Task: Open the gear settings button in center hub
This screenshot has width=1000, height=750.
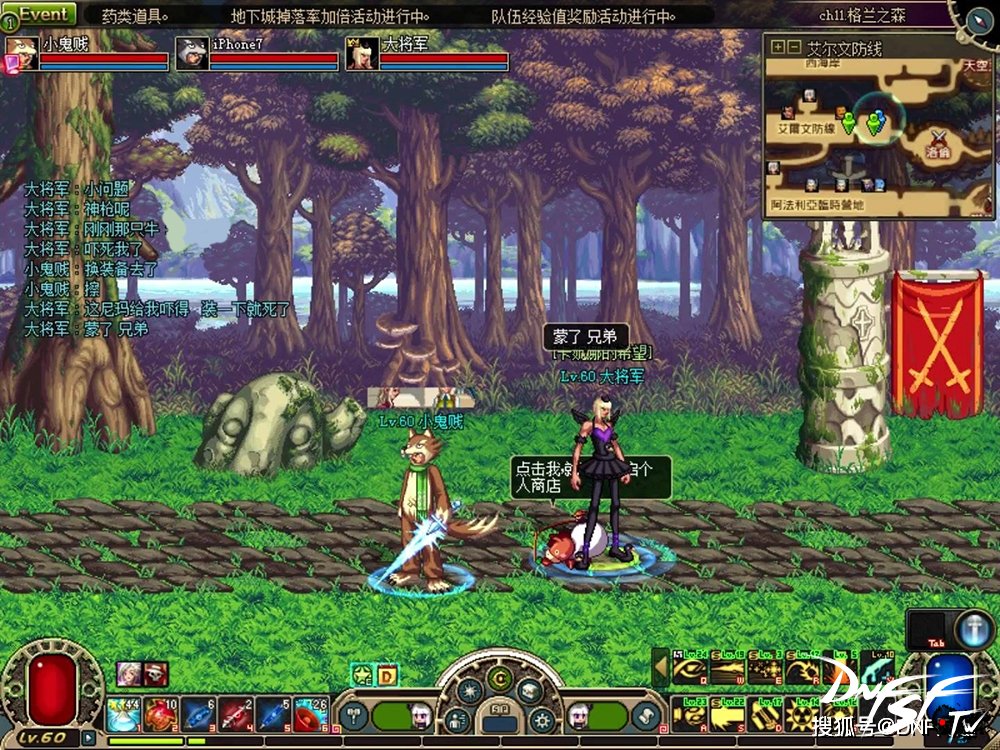Action: (543, 717)
